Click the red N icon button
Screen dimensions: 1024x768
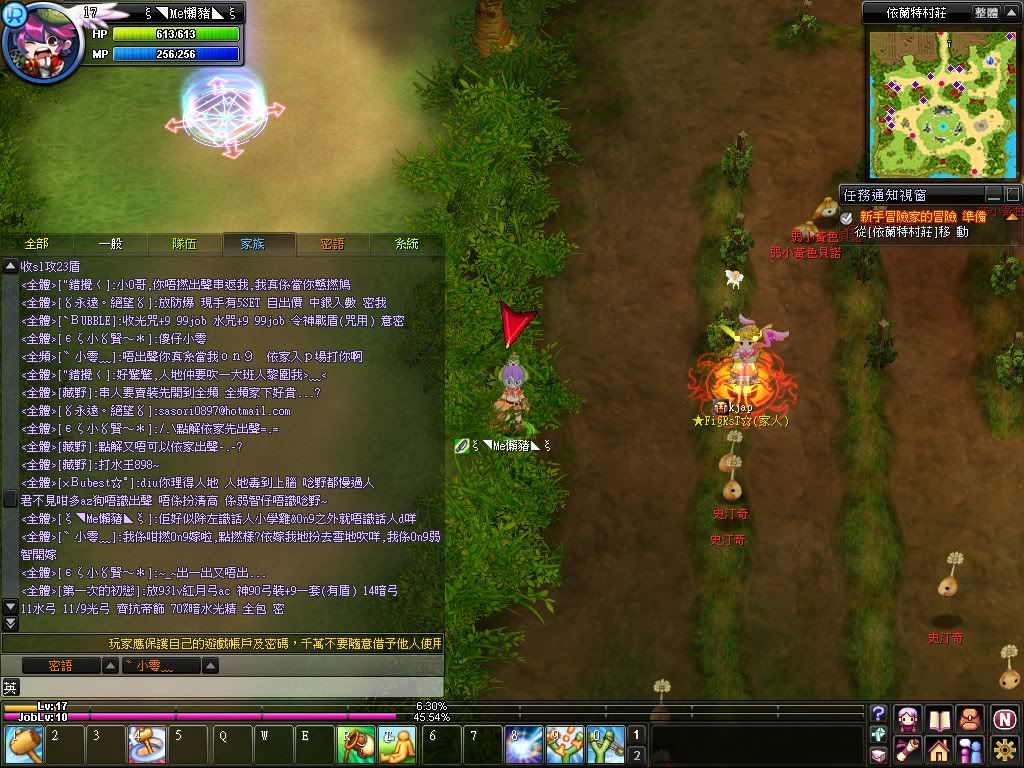click(x=1004, y=718)
